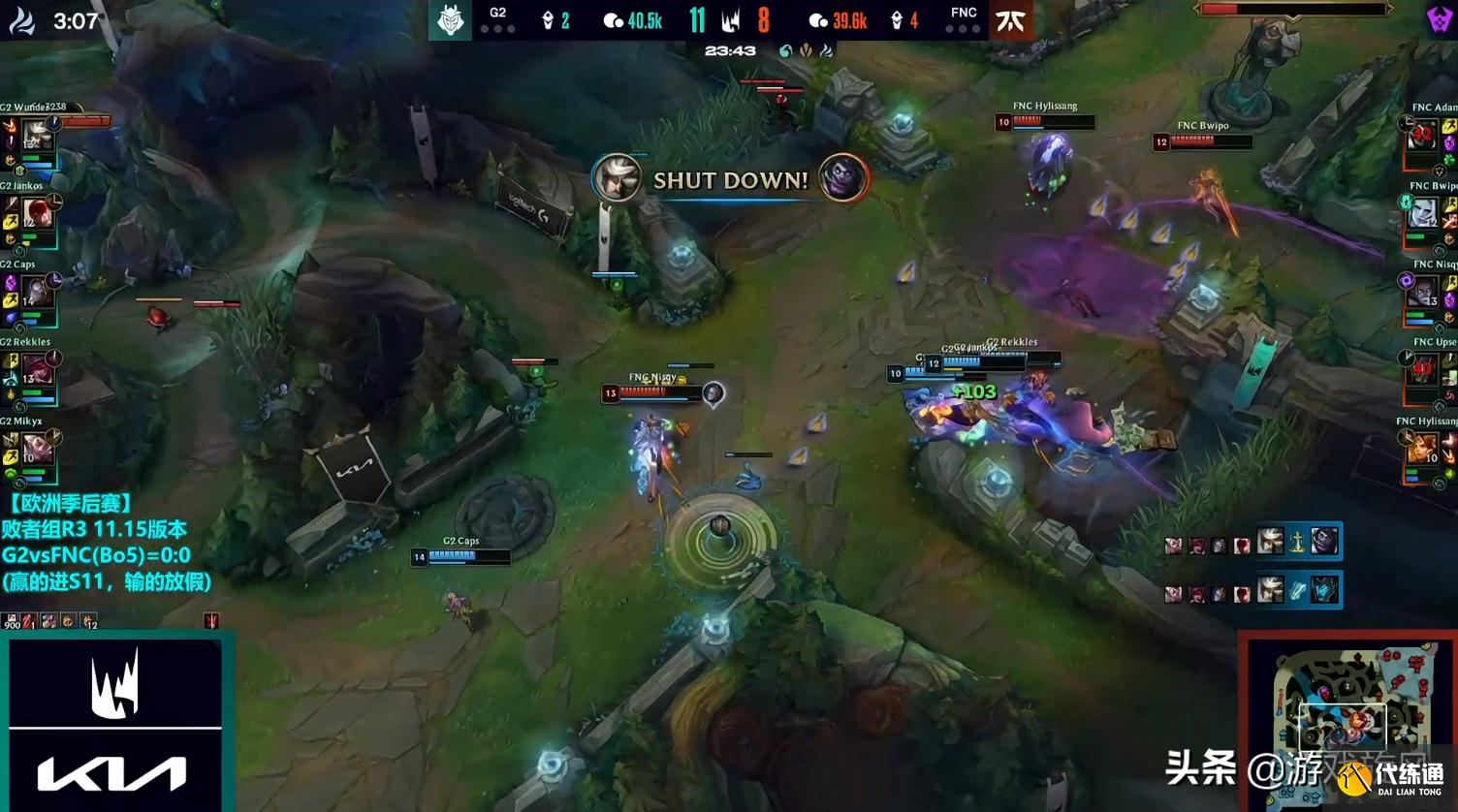1458x812 pixels.
Task: Click the slain player's portrait in the SHUT DOWN banner
Action: pos(618,178)
